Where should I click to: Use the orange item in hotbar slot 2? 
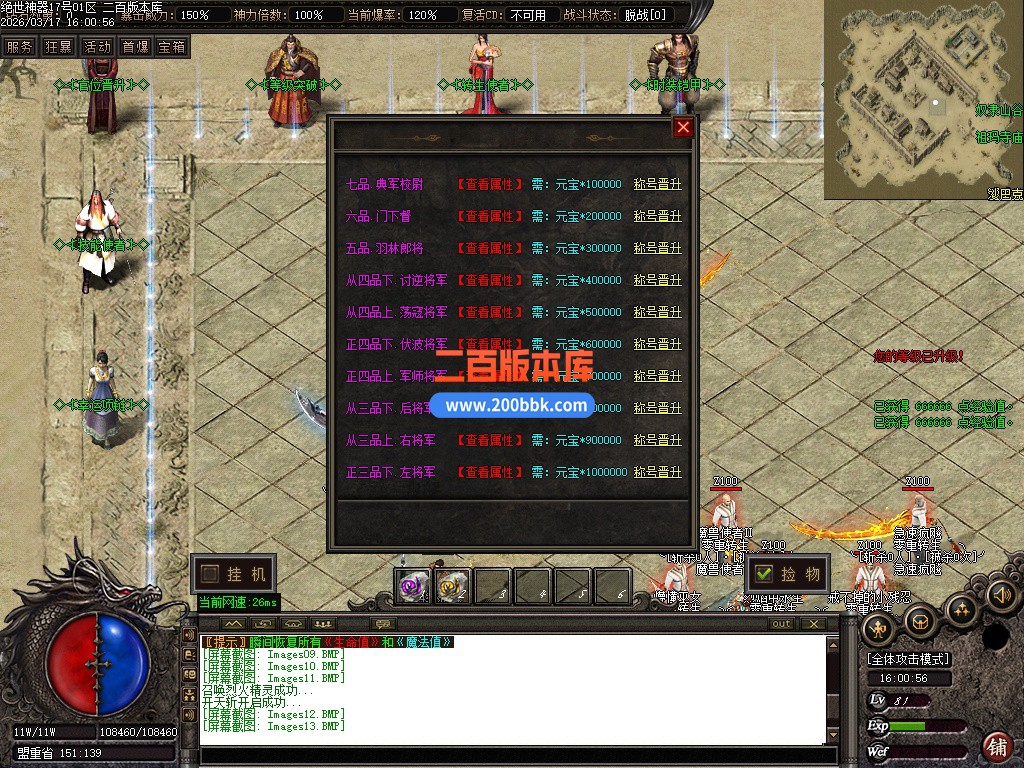click(452, 587)
